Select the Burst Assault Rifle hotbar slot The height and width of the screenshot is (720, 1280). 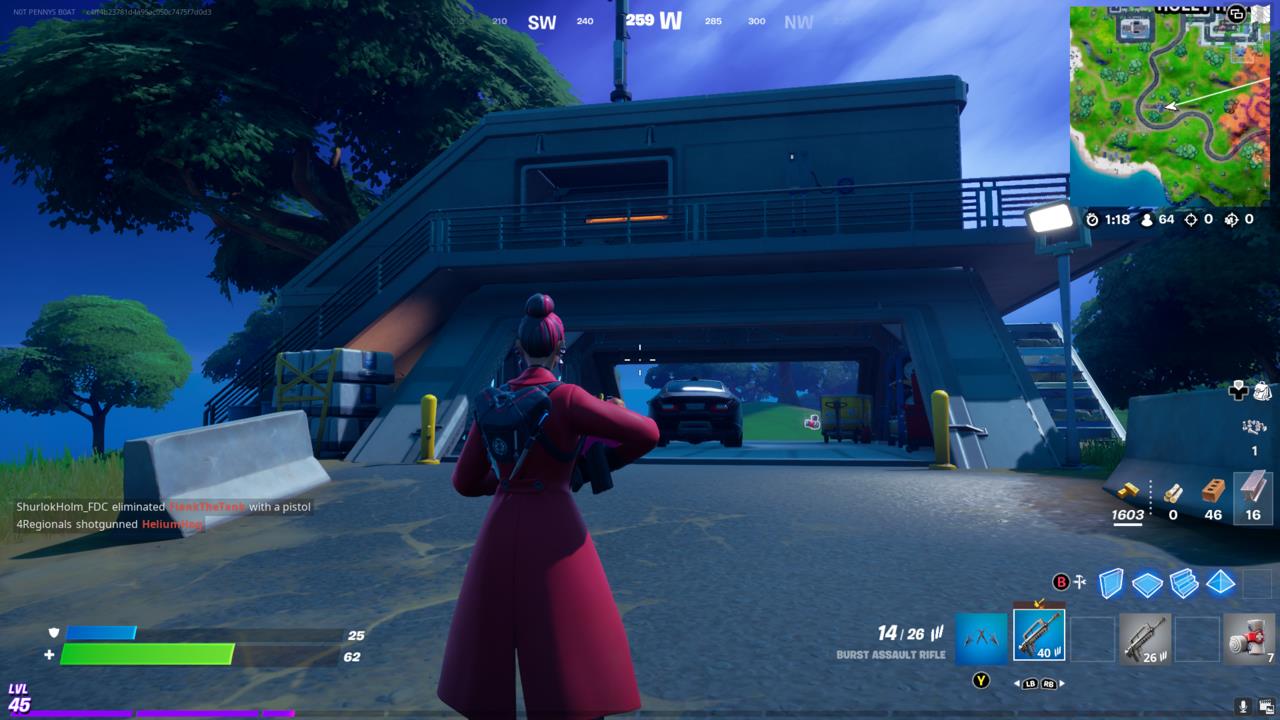[x=1040, y=634]
